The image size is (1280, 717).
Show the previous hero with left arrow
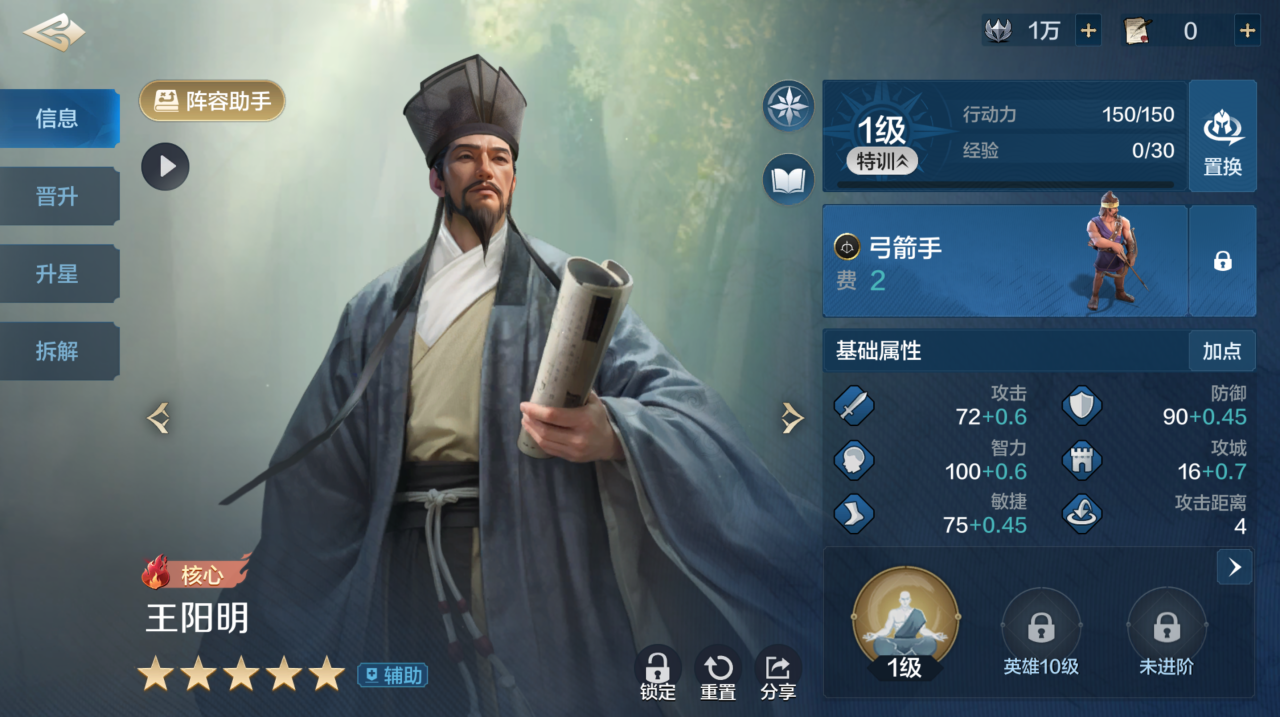click(x=158, y=418)
